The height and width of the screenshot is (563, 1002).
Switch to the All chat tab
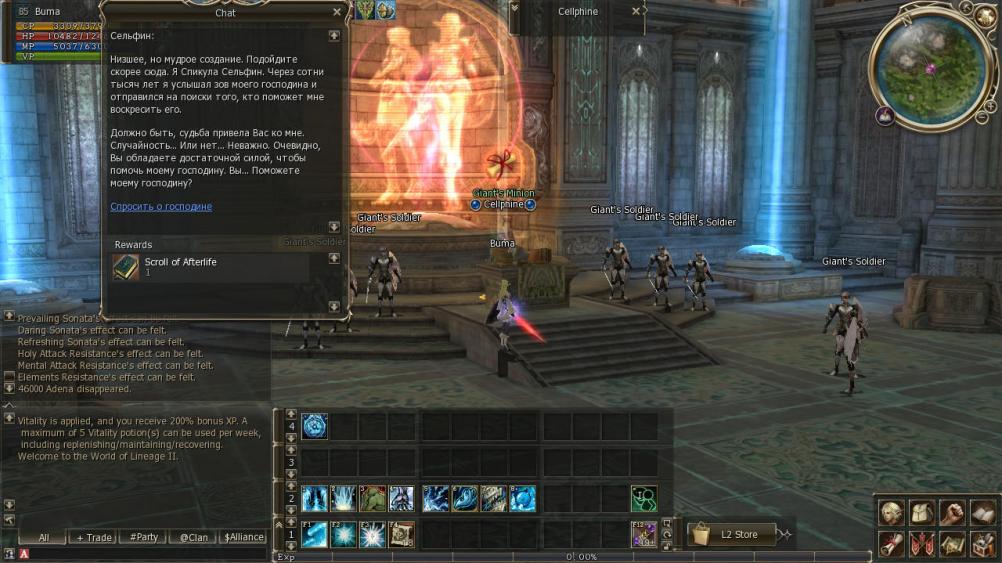pyautogui.click(x=44, y=537)
